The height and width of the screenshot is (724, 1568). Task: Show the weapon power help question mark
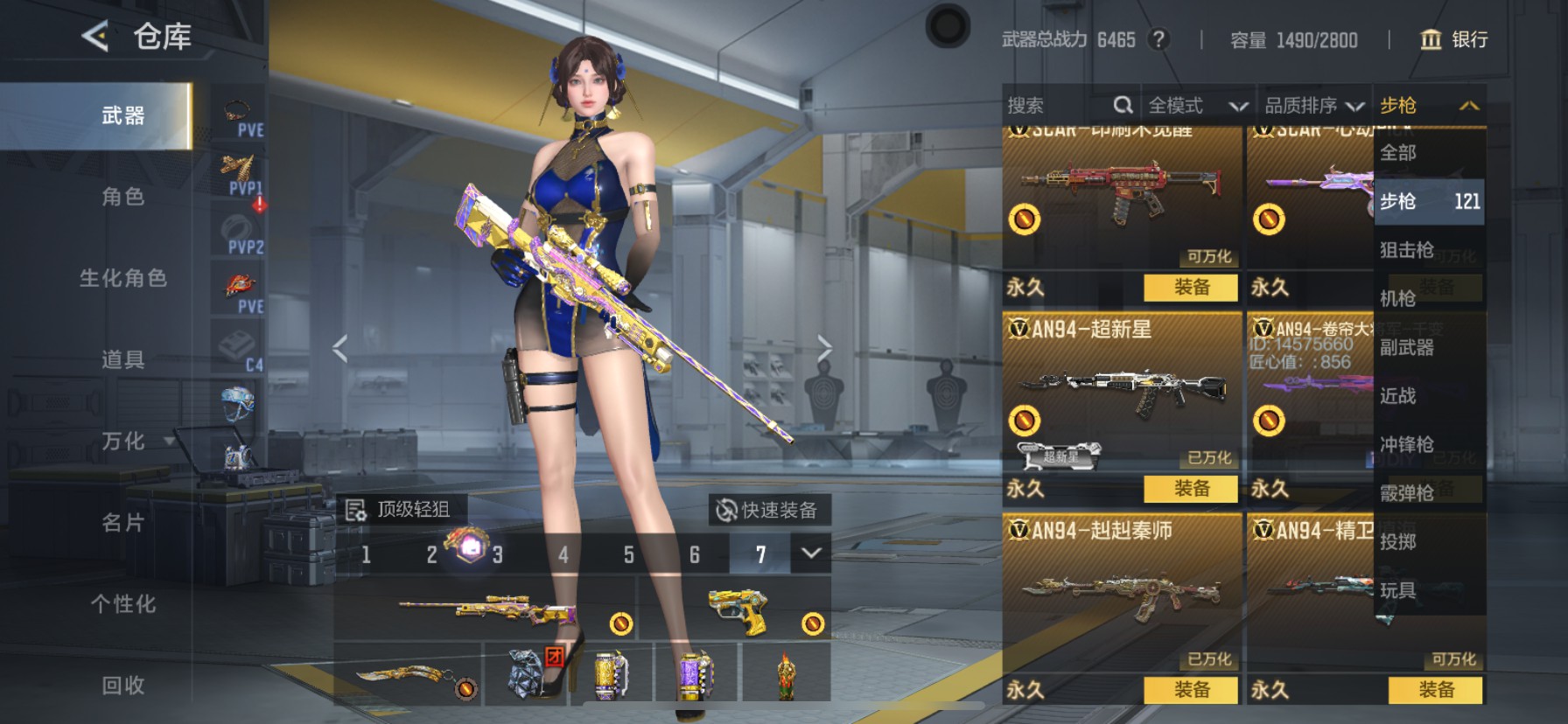(x=1158, y=39)
